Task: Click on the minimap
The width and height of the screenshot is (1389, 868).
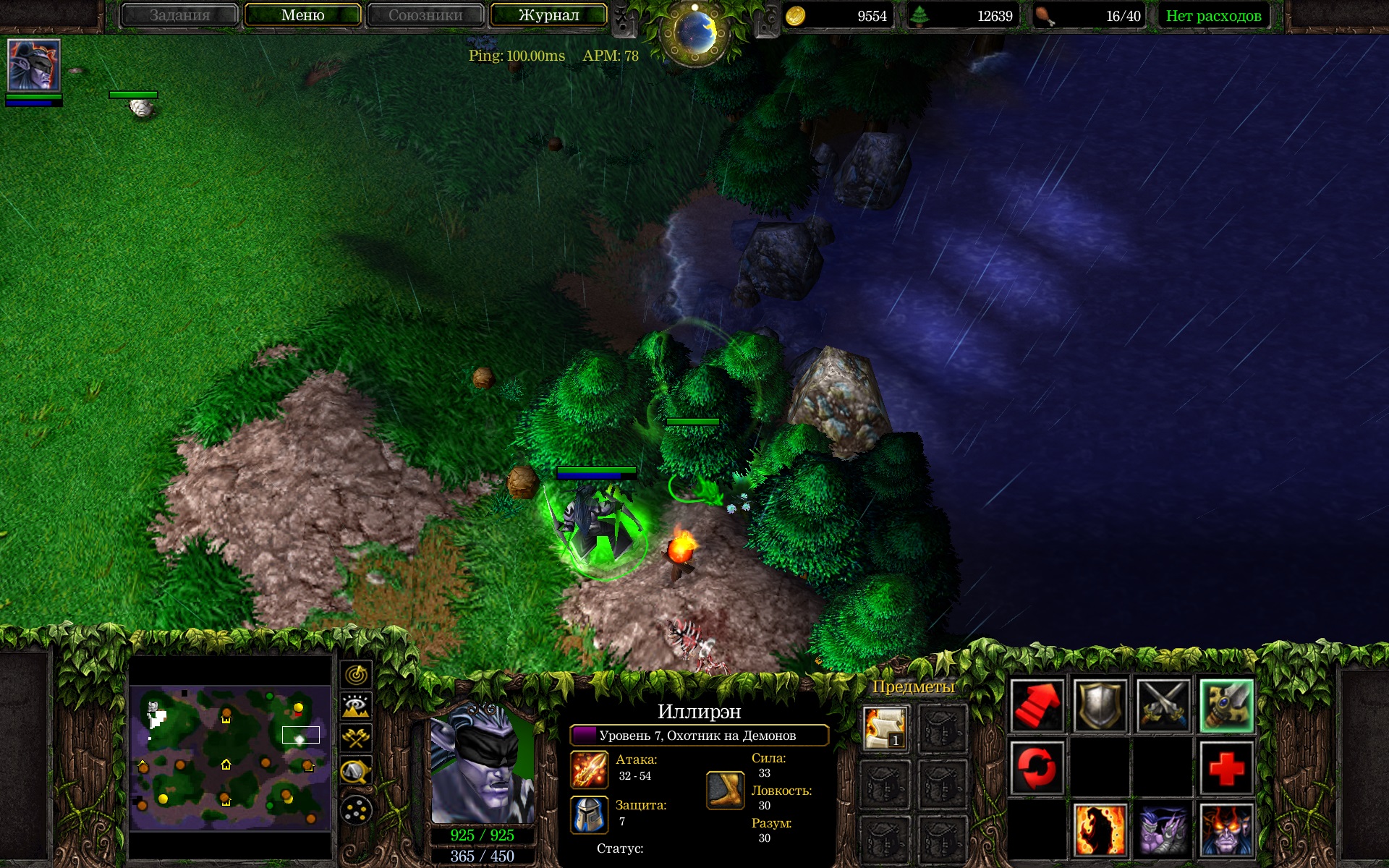Action: click(x=229, y=757)
